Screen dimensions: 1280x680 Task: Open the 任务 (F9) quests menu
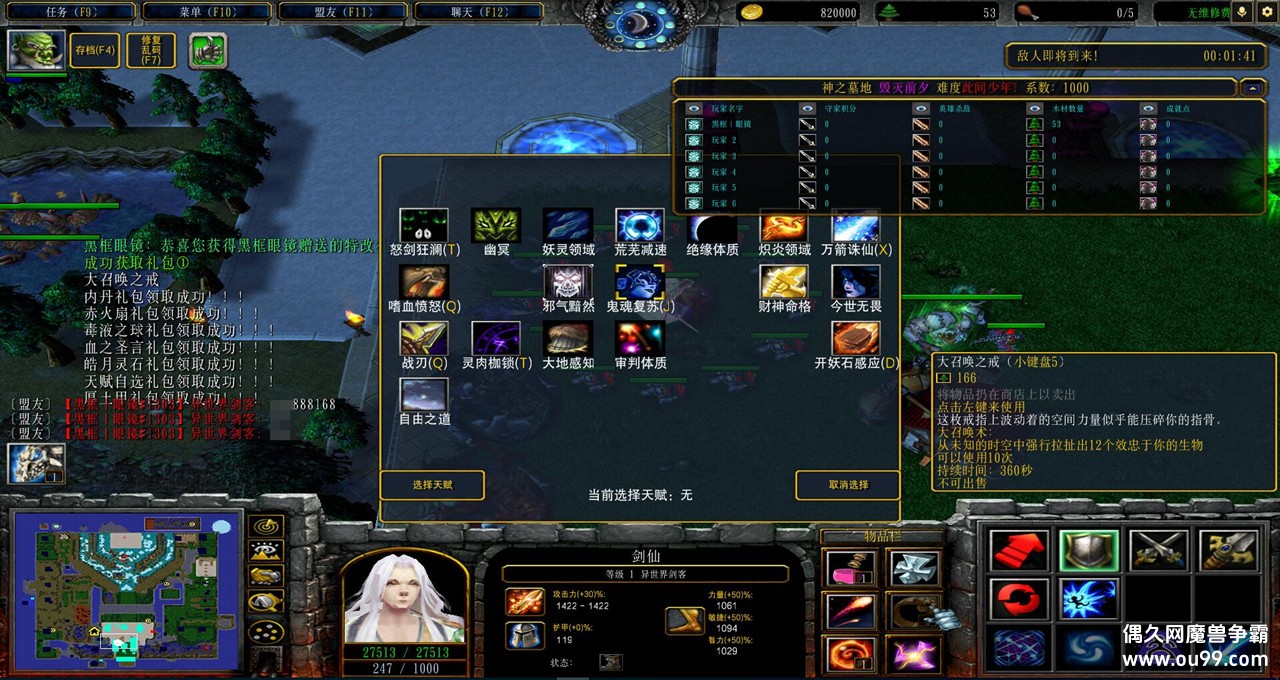click(70, 12)
